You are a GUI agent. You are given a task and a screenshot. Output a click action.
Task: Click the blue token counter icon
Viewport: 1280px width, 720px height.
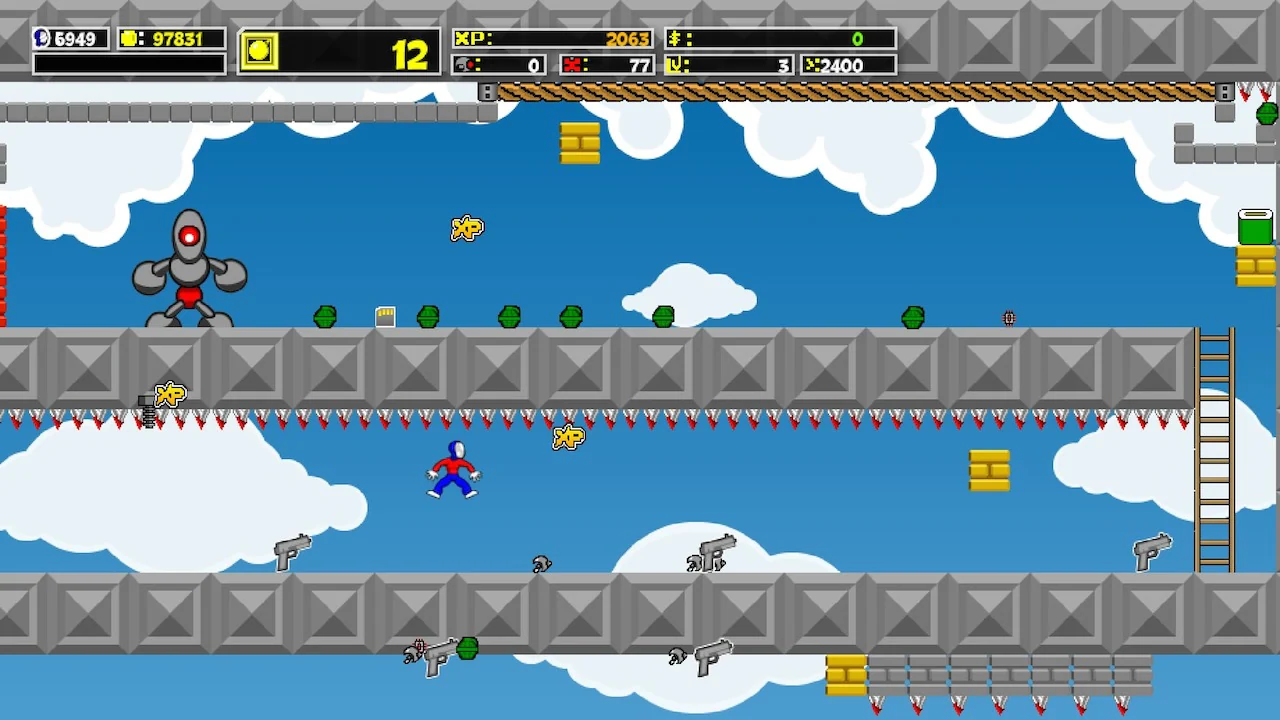[x=41, y=39]
